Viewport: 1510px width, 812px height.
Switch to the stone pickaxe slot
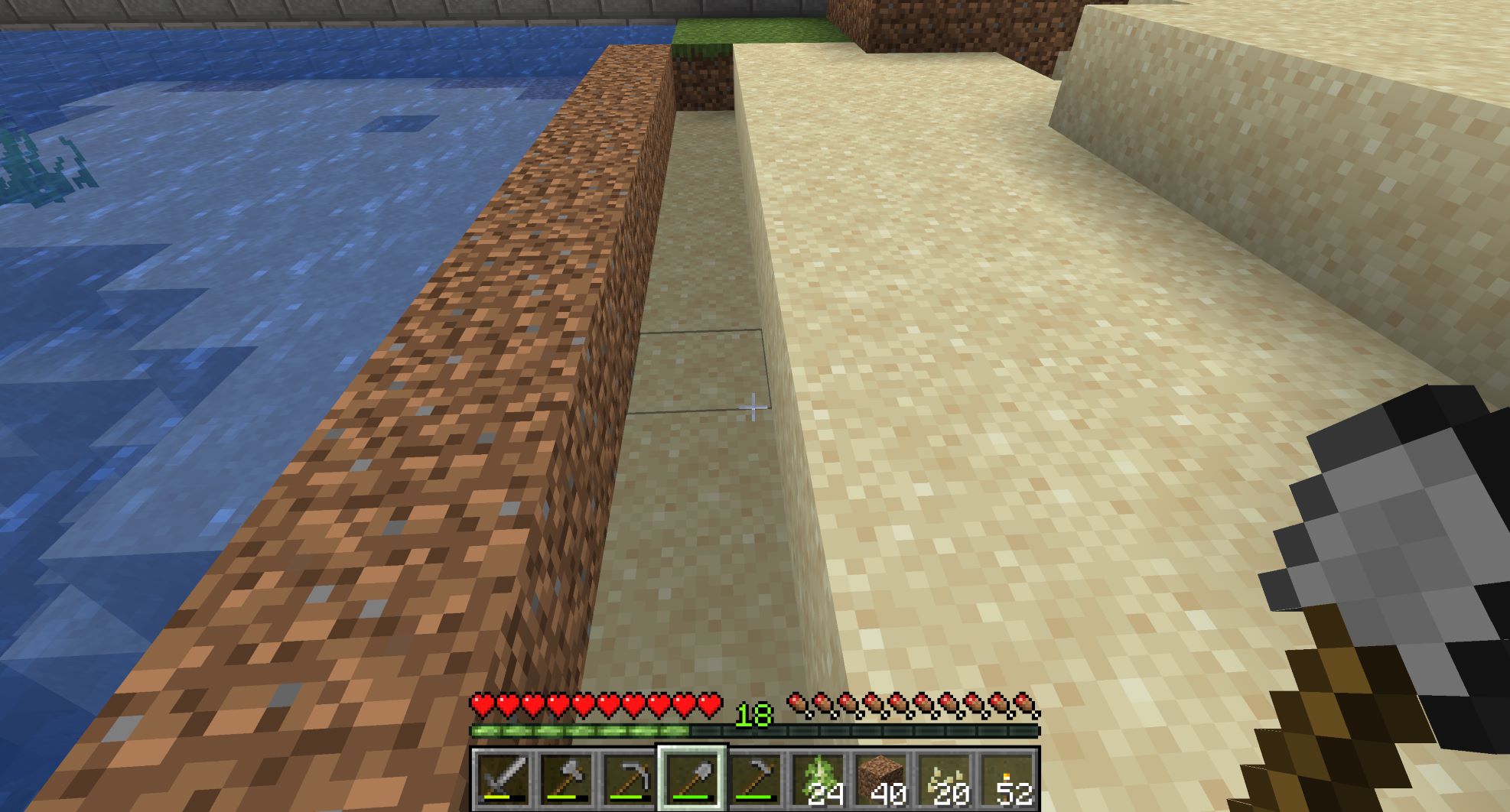pos(629,780)
